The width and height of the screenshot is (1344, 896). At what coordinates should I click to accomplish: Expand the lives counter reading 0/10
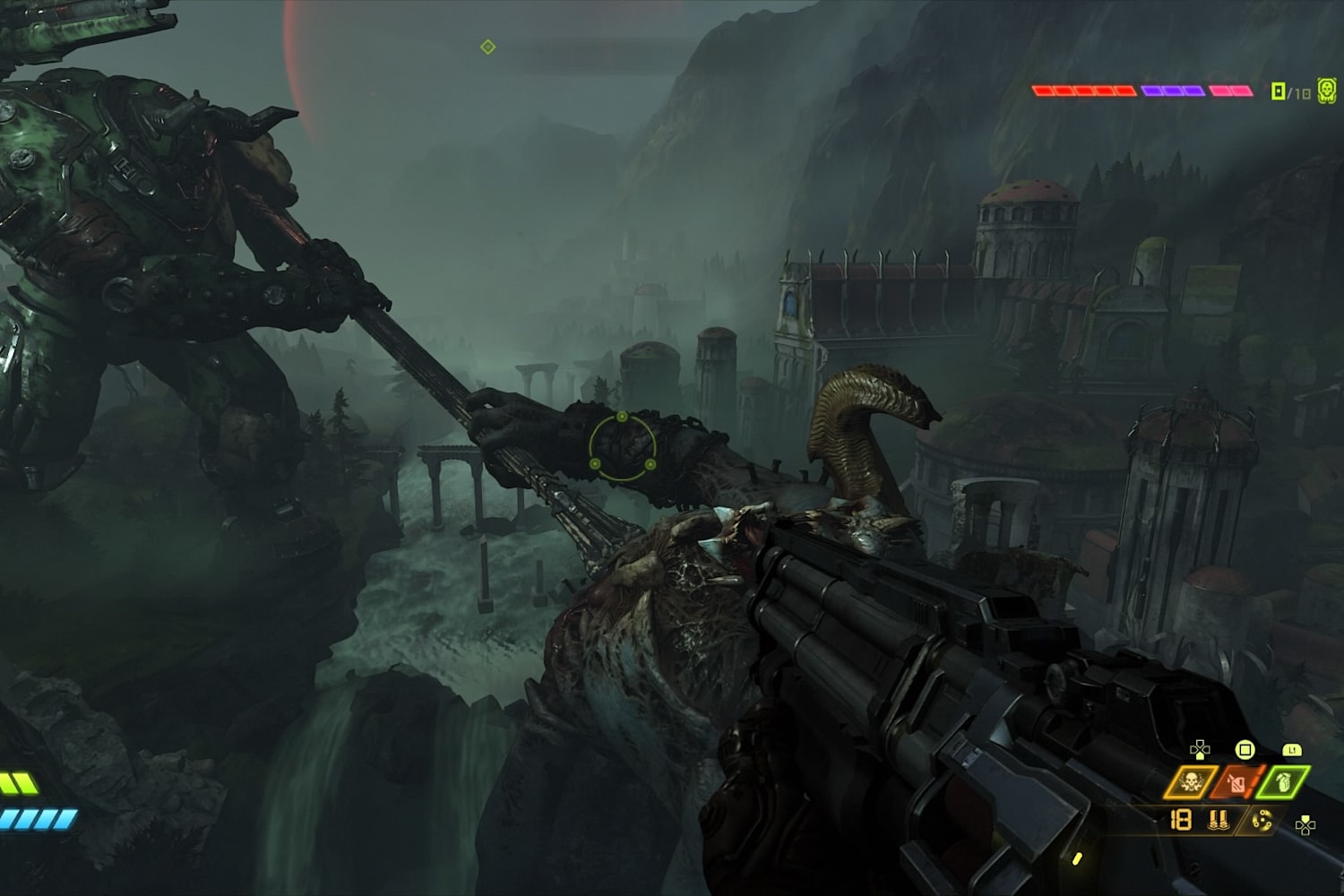(x=1293, y=90)
